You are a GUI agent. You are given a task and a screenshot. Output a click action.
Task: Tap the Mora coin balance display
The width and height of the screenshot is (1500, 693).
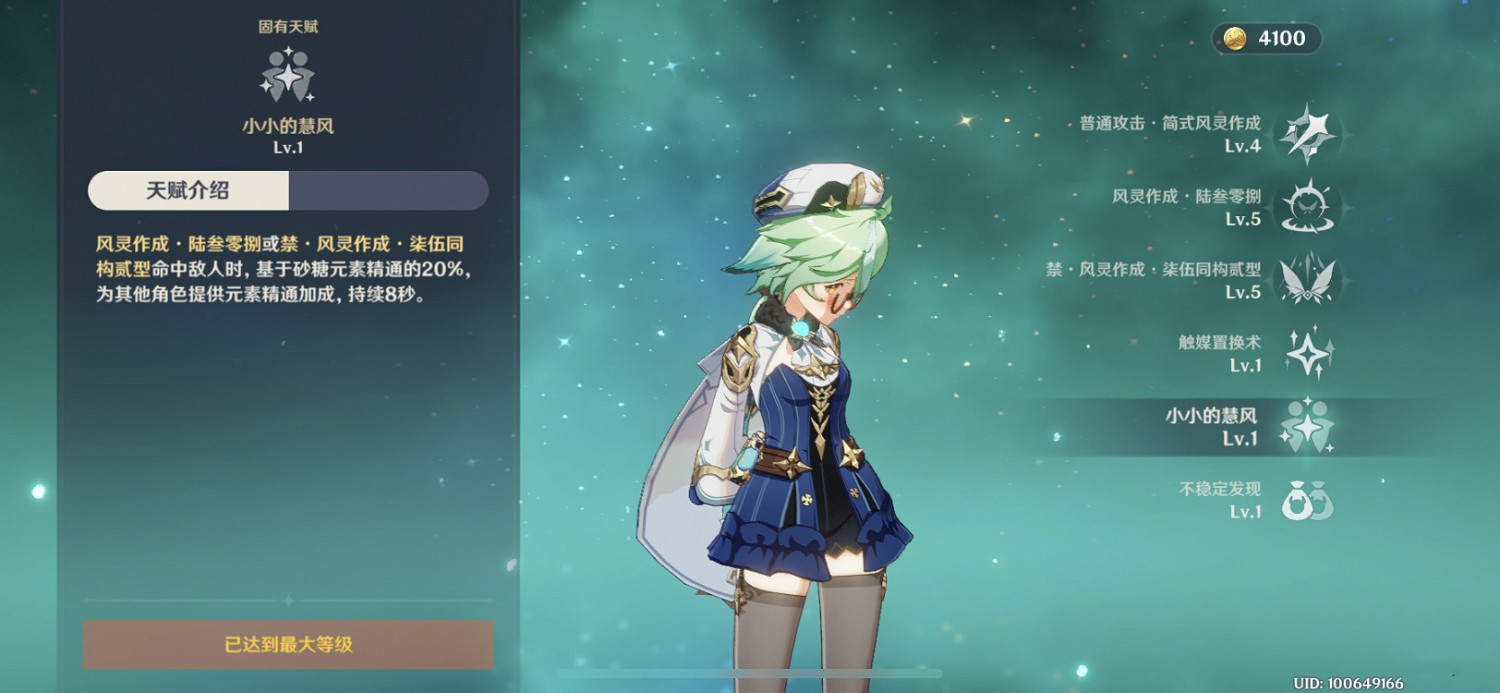tap(1267, 39)
